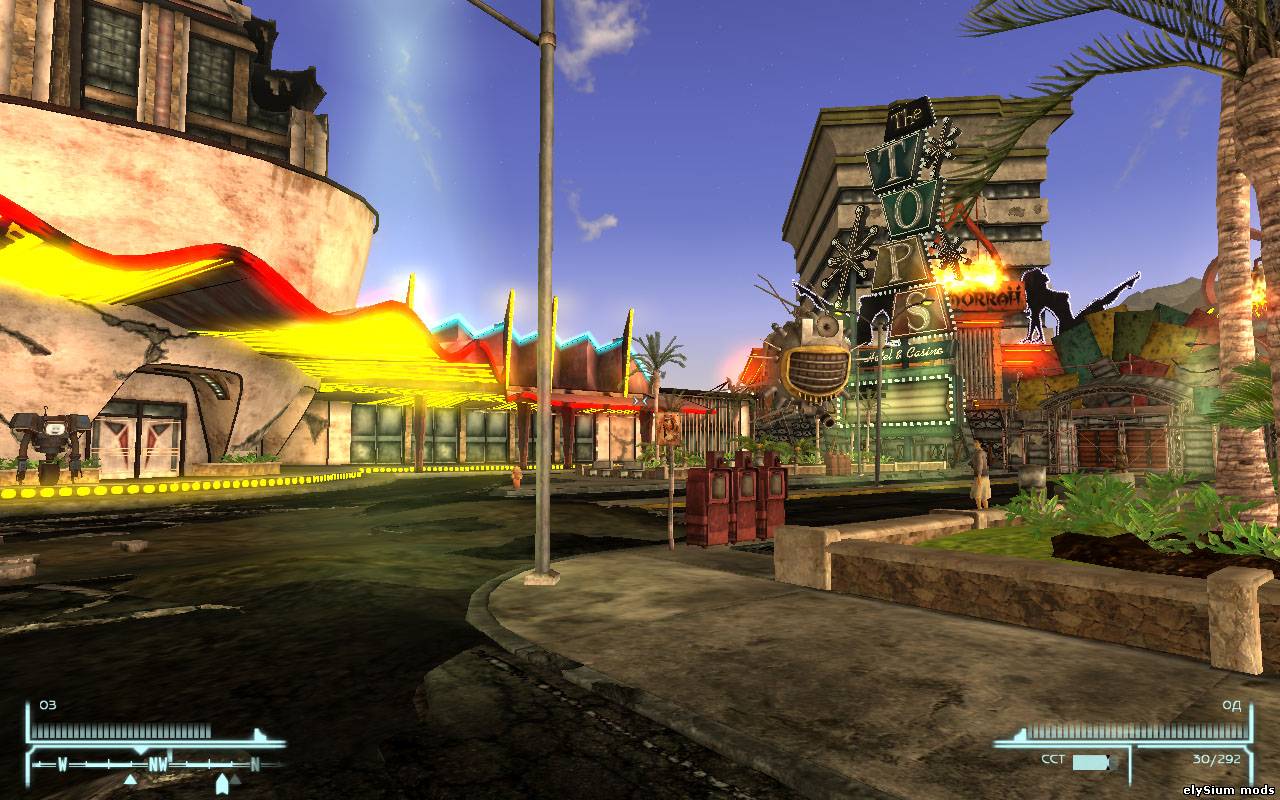
Task: Click the compass strip in the HUD
Action: tap(157, 765)
